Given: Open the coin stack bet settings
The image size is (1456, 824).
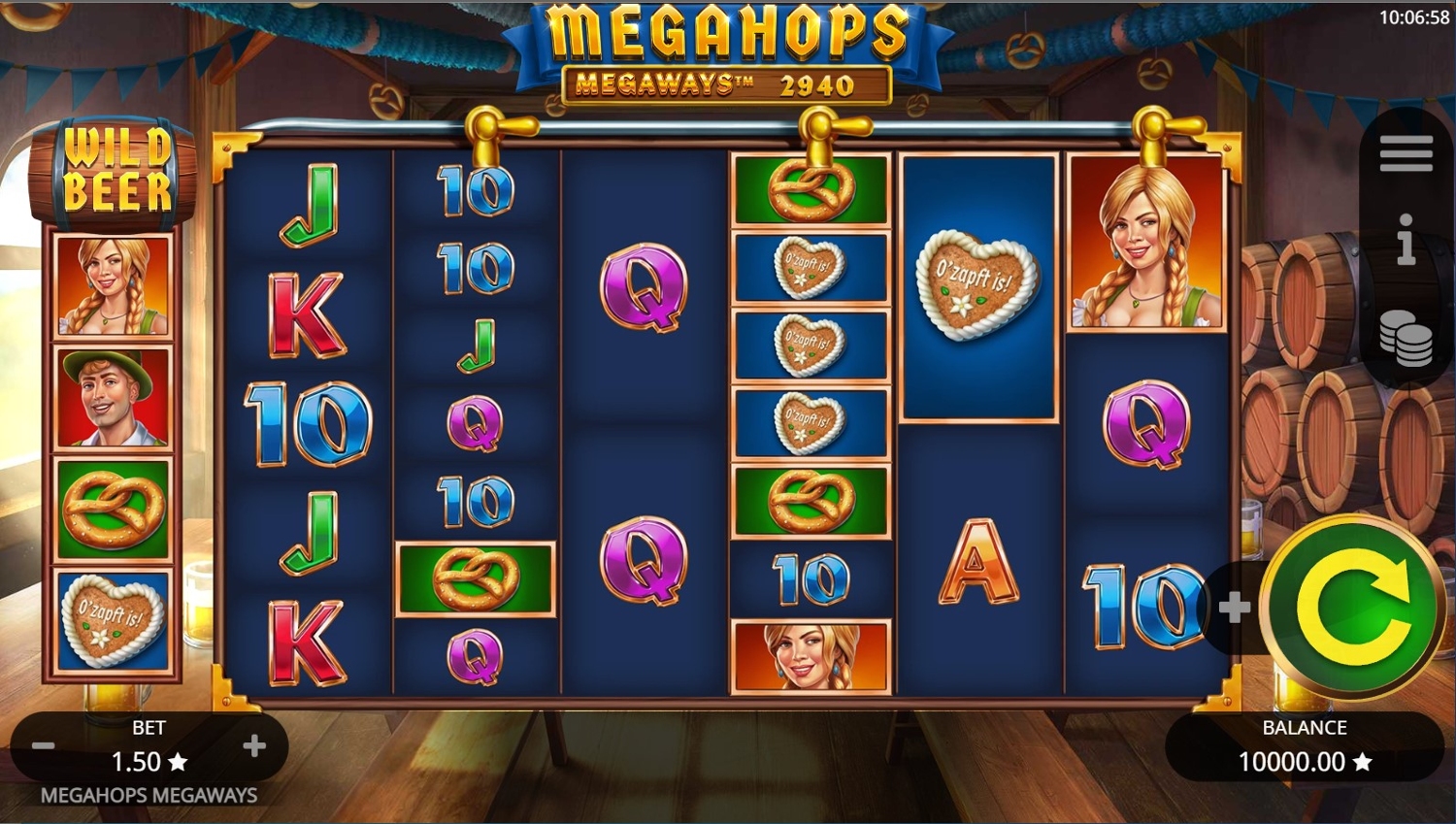Looking at the screenshot, I should pyautogui.click(x=1406, y=339).
